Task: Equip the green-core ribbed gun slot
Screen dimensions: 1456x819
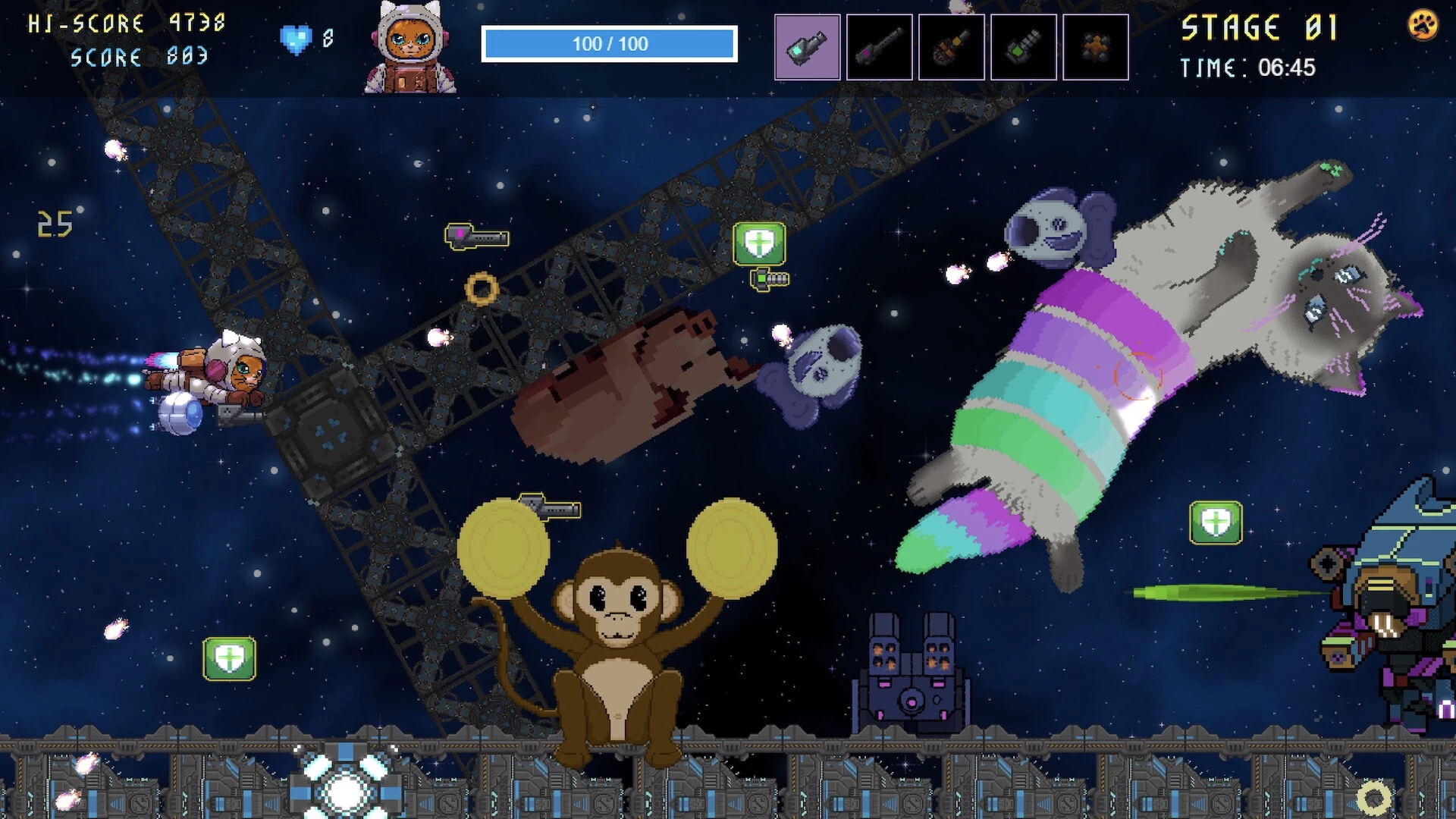Action: point(1023,47)
